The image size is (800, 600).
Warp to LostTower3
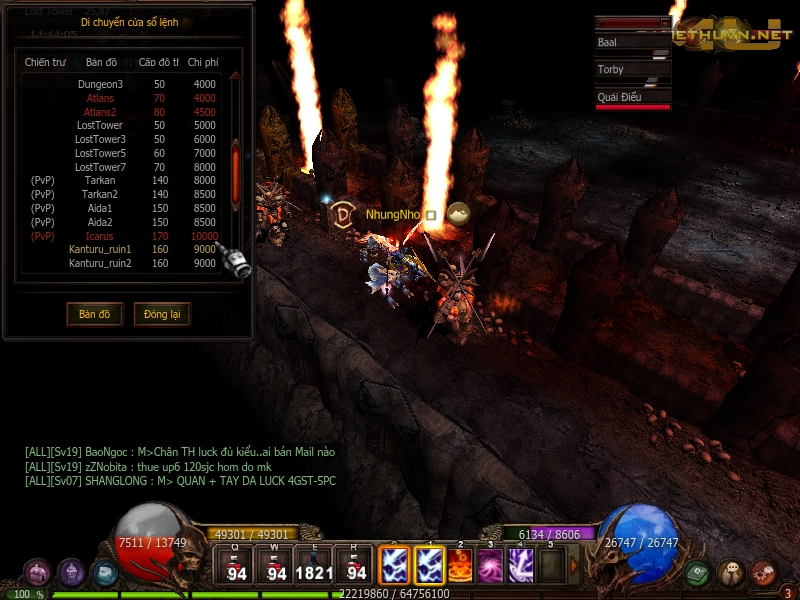[100, 139]
